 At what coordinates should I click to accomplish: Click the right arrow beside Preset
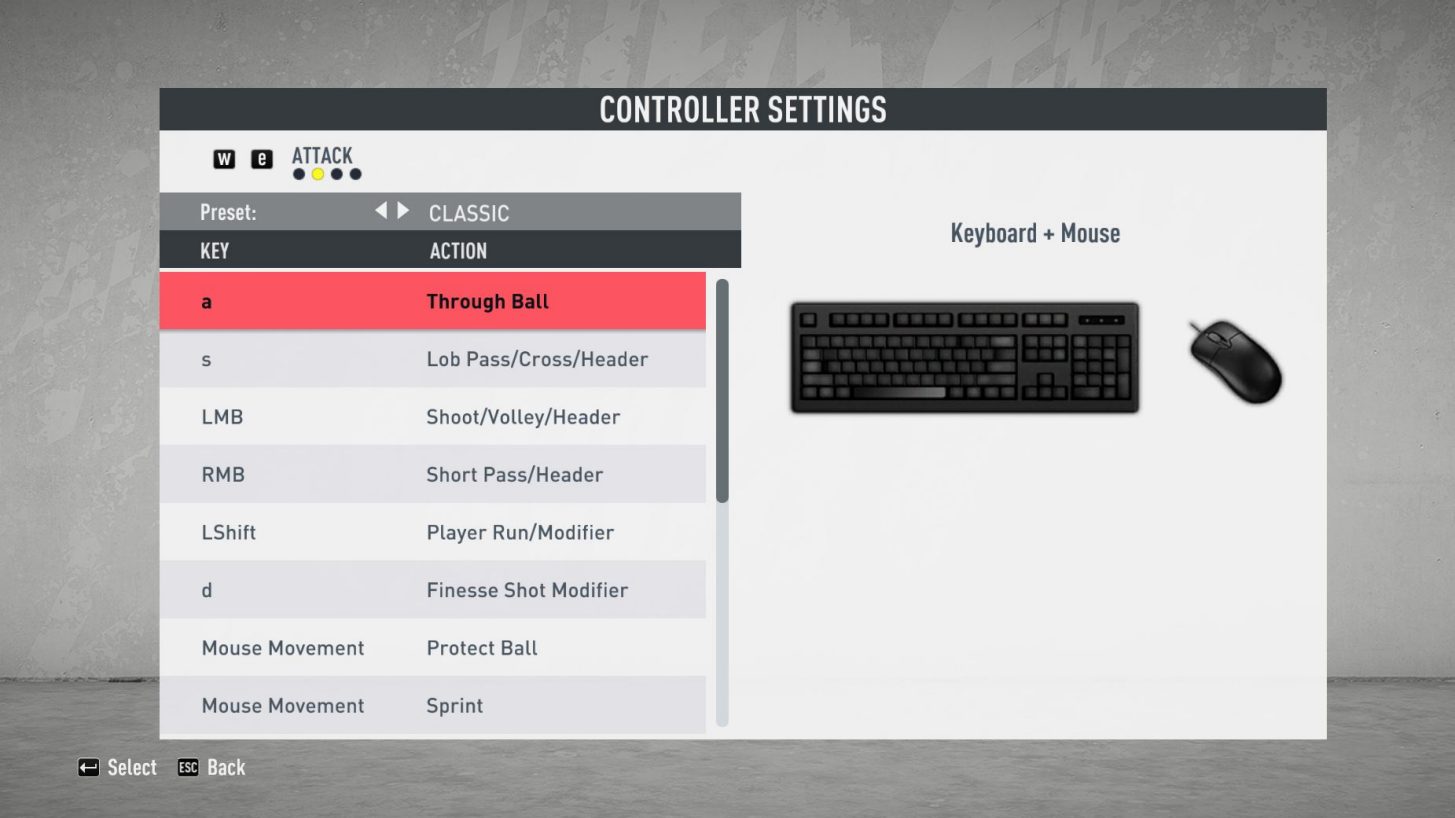tap(403, 212)
